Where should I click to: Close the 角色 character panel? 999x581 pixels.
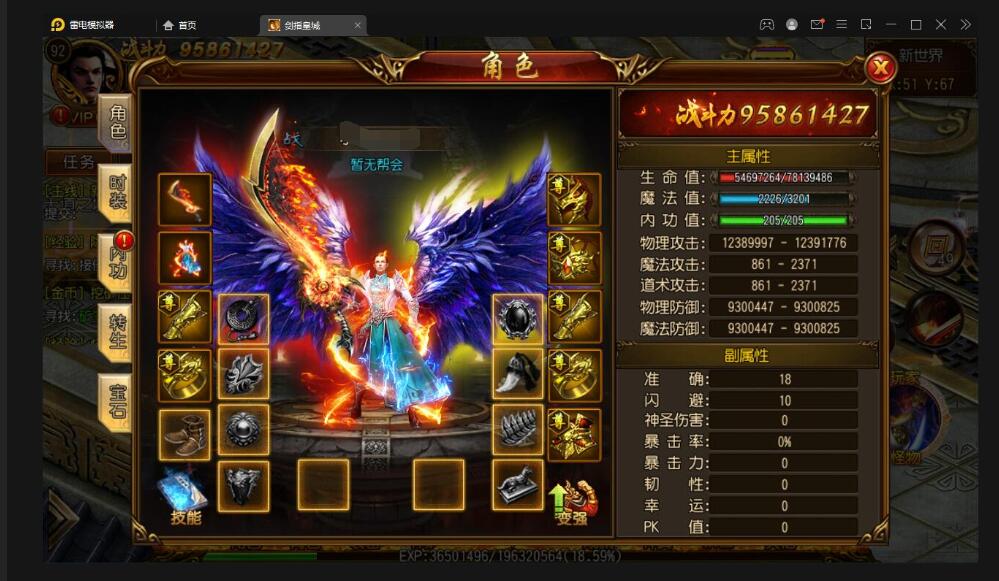880,68
